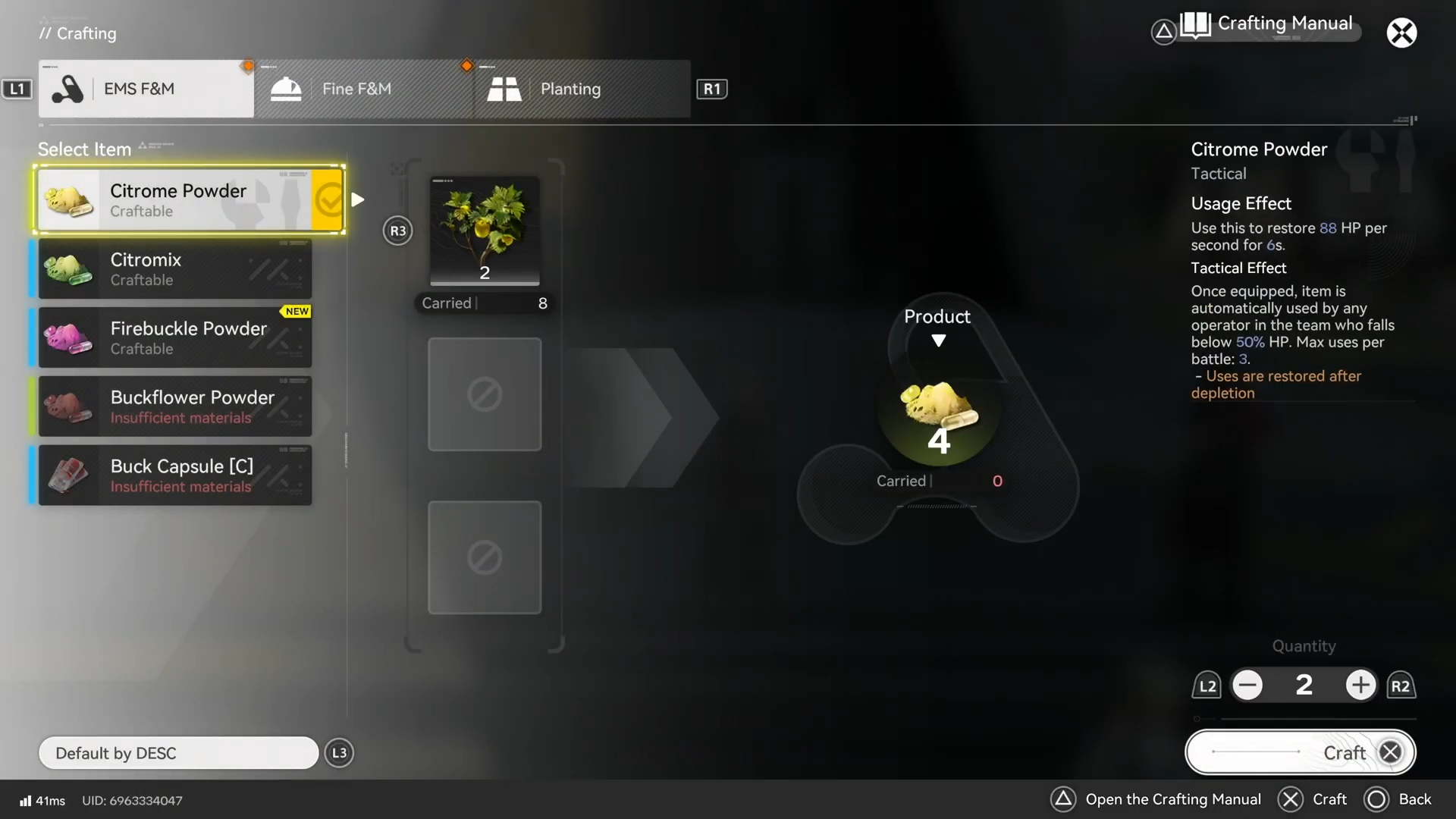Image resolution: width=1456 pixels, height=819 pixels.
Task: Select the Firebuckle Powder recipe
Action: (175, 338)
